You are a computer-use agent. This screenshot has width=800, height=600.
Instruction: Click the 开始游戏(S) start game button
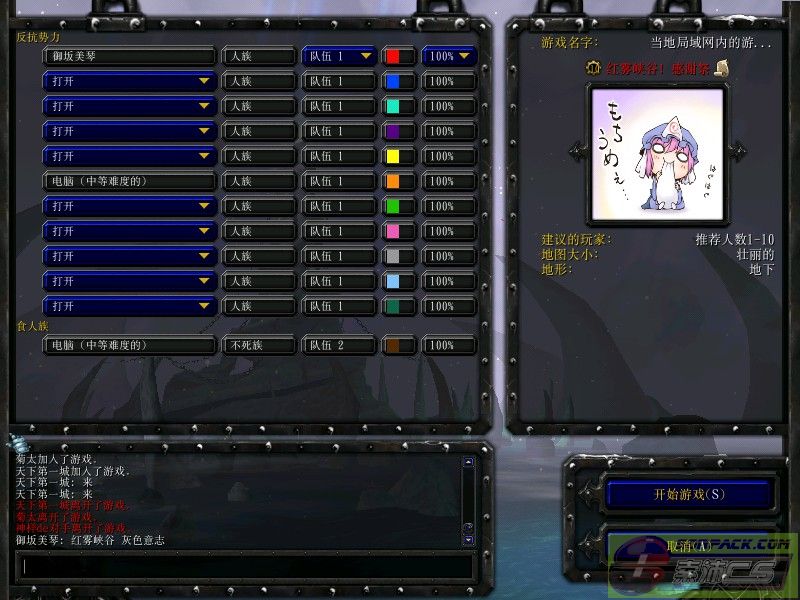coord(689,494)
